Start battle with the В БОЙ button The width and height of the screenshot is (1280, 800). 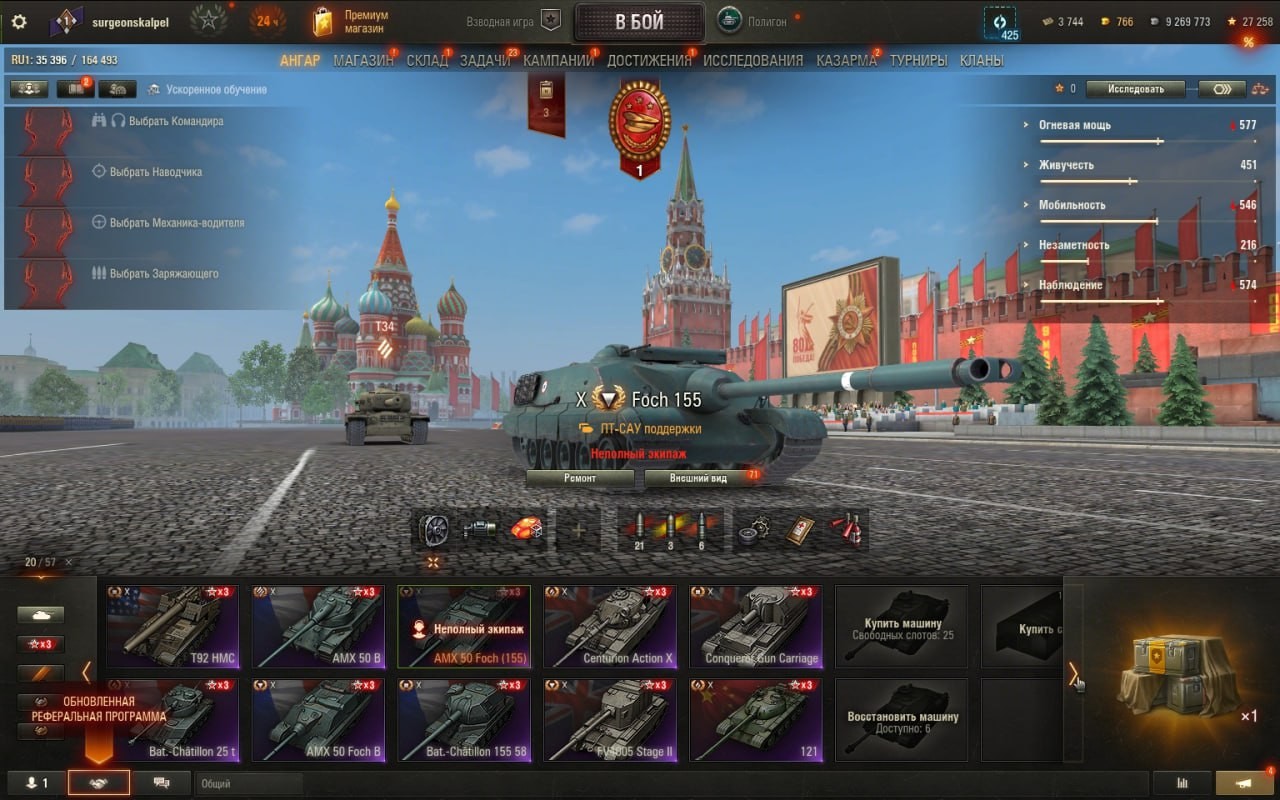(640, 22)
